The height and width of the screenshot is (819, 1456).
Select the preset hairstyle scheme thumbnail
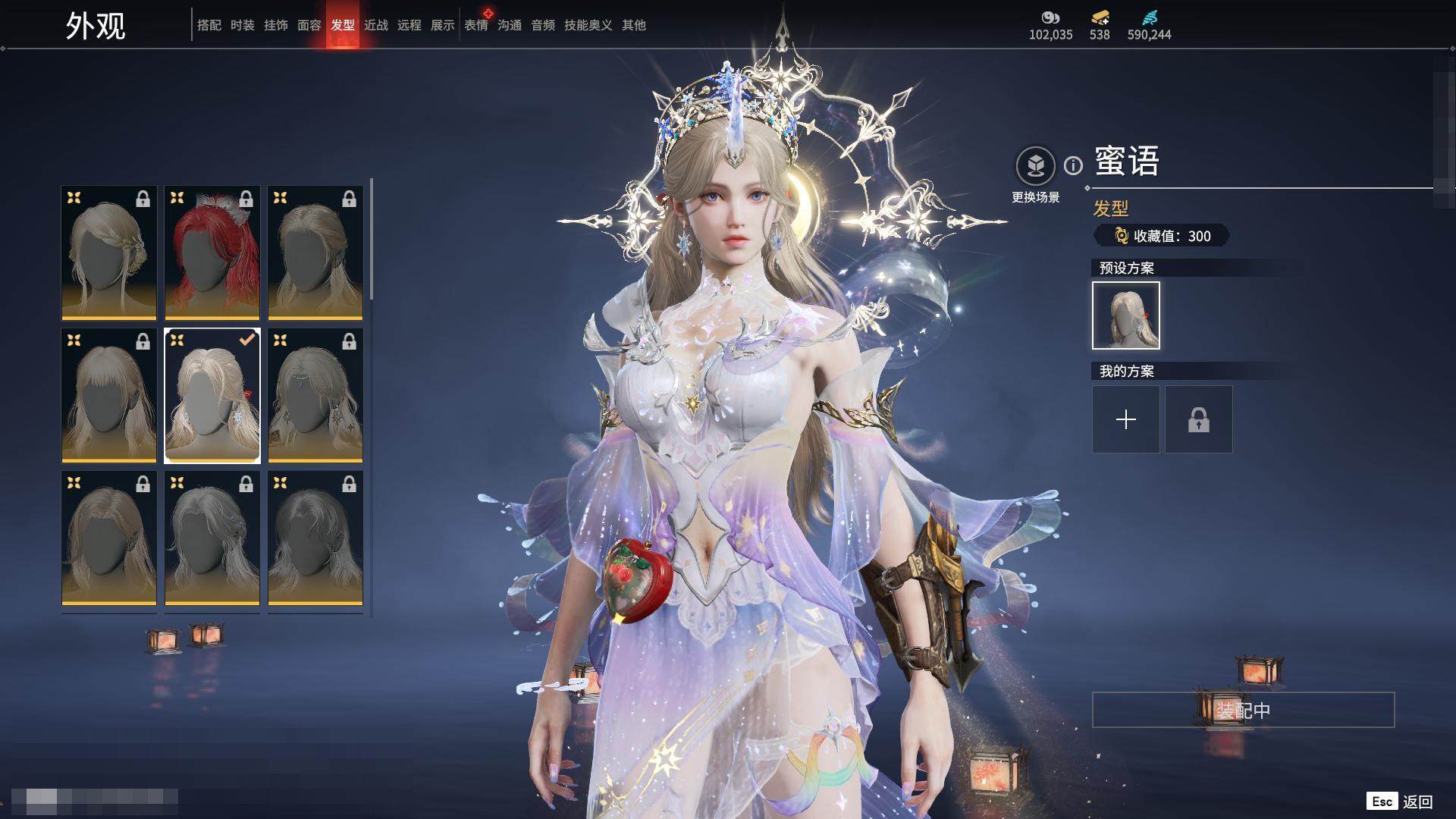tap(1126, 315)
